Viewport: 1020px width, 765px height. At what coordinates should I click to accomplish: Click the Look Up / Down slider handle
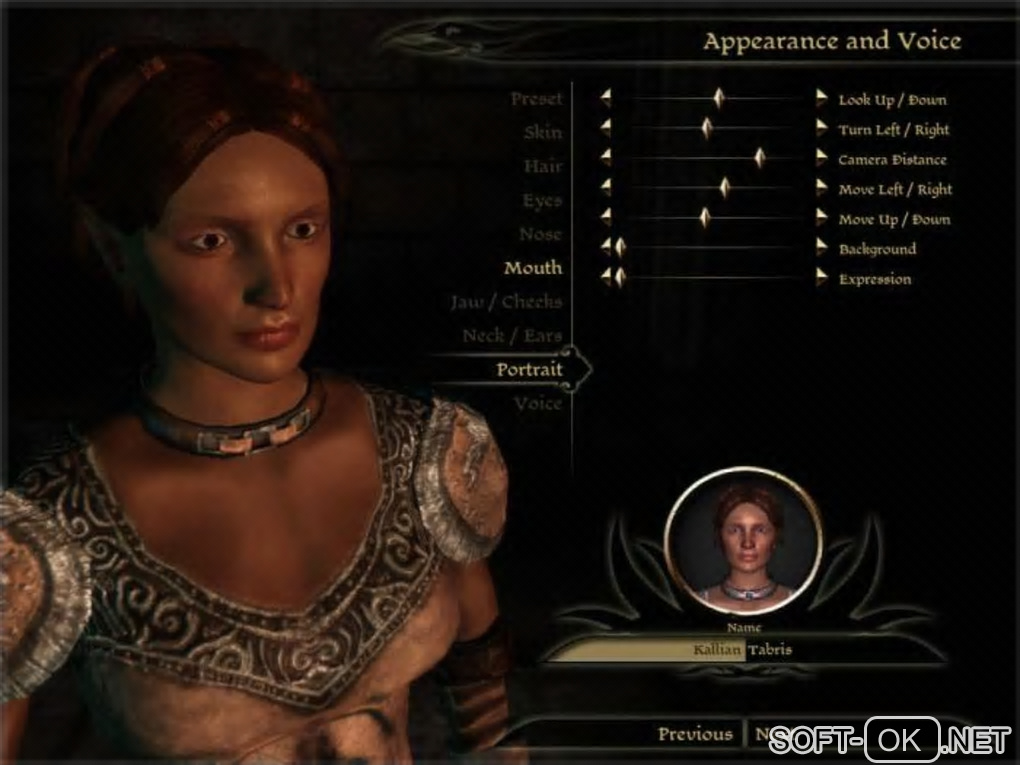tap(719, 98)
